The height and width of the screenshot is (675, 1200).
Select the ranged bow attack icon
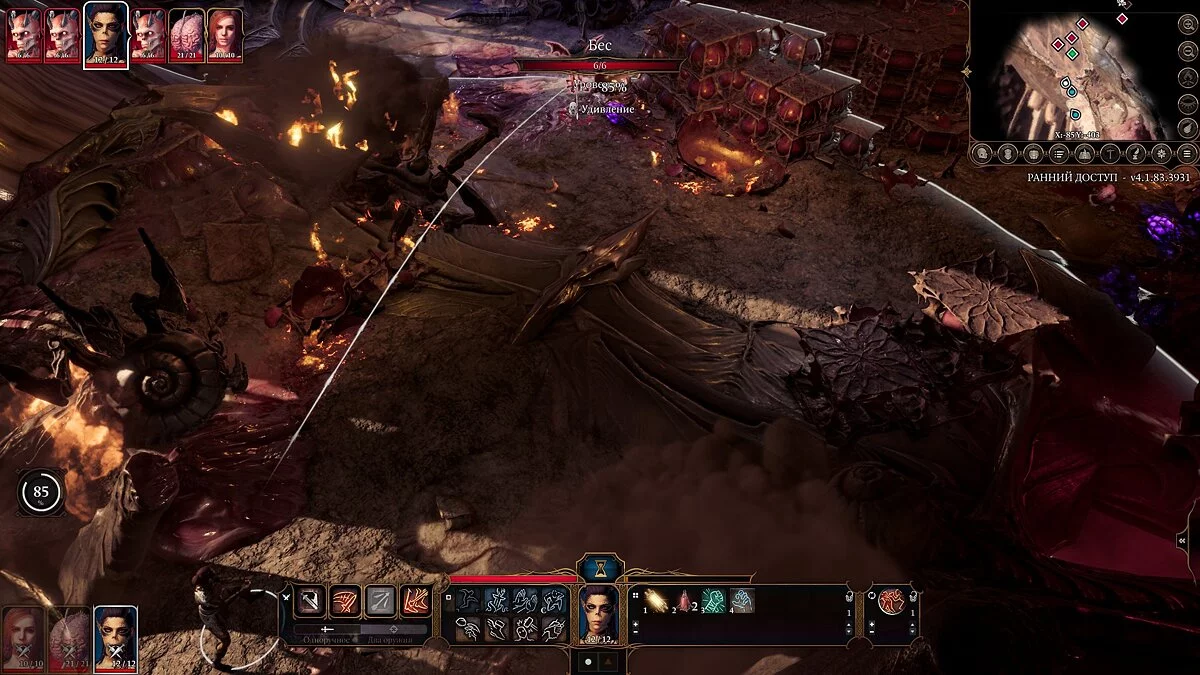[380, 600]
